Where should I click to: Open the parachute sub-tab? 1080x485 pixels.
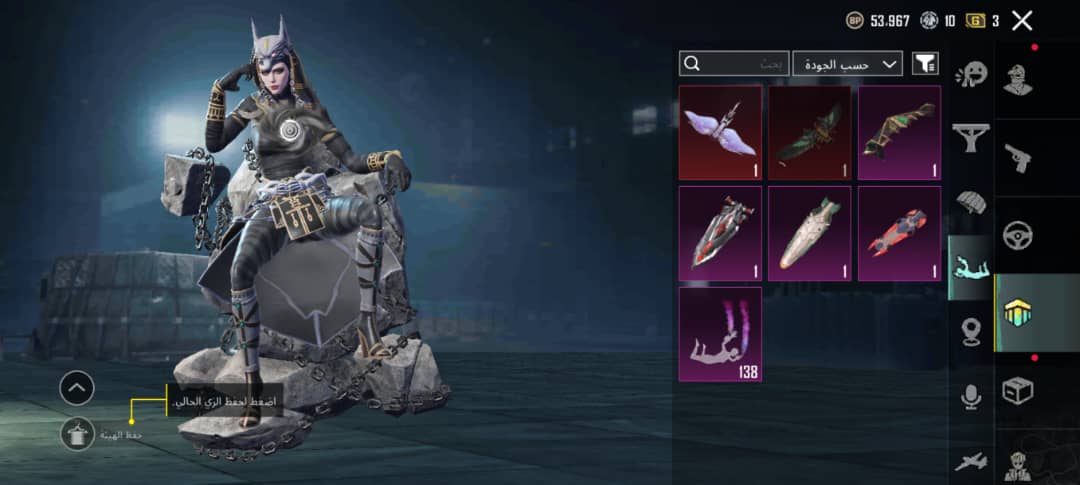(970, 203)
